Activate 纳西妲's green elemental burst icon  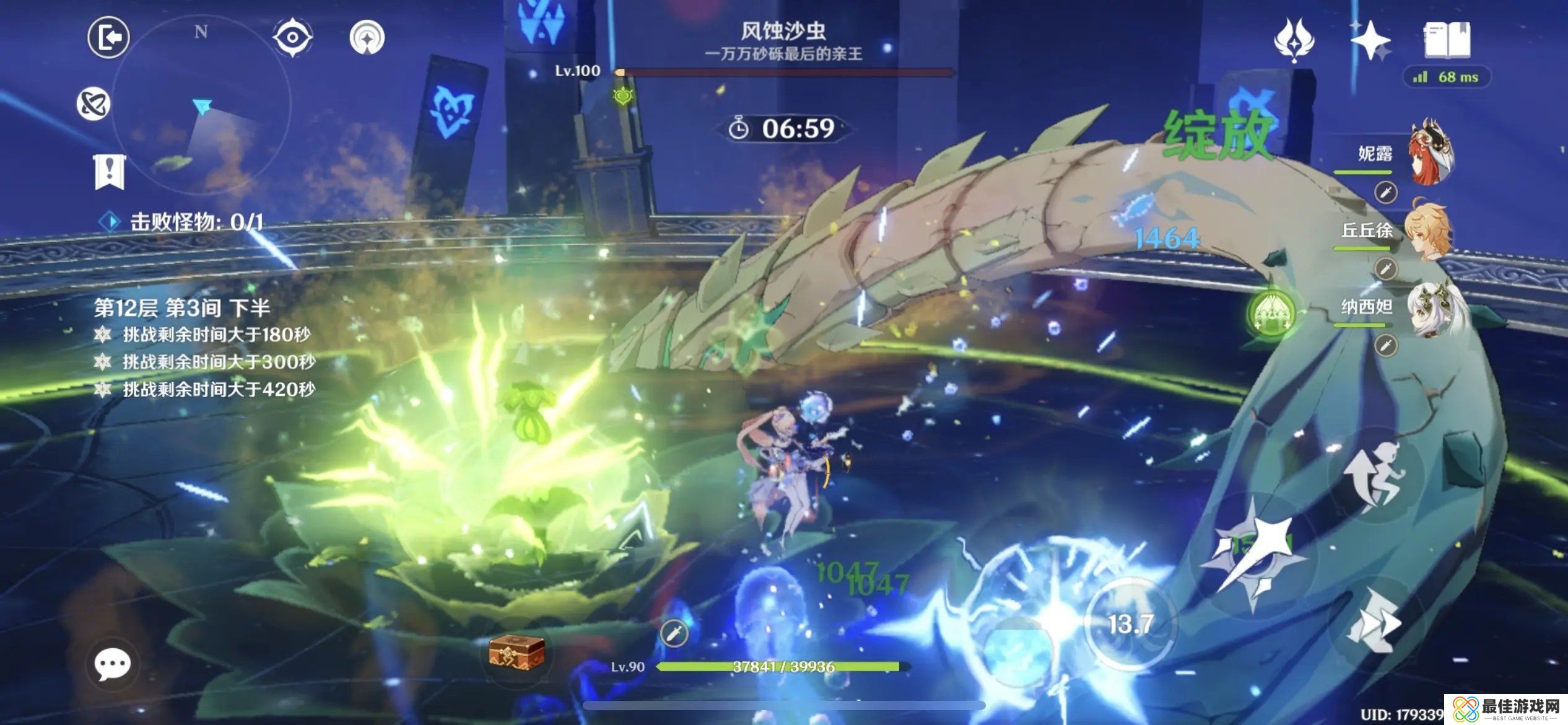1271,312
